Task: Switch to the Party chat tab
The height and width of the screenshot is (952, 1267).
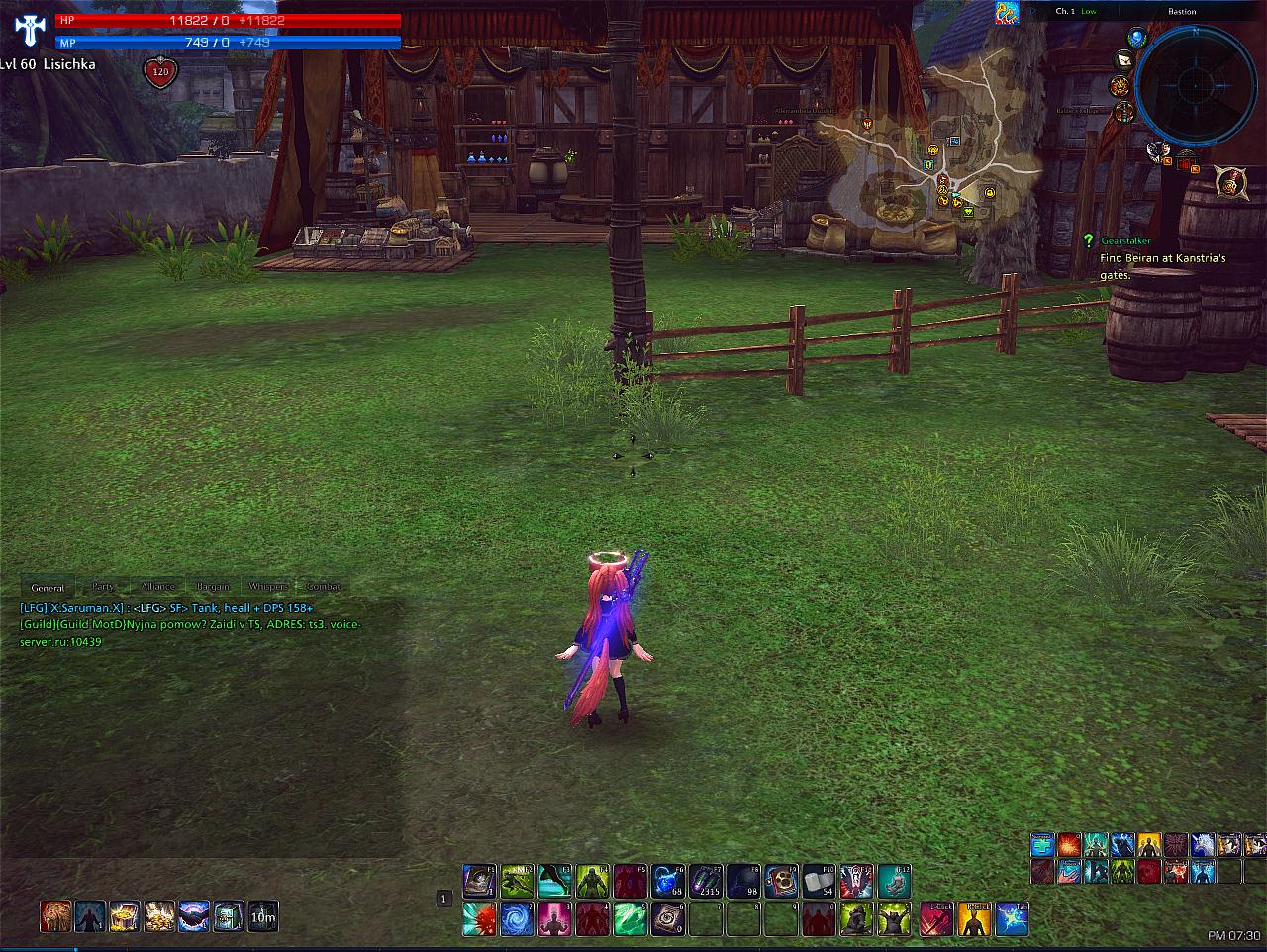Action: point(103,587)
